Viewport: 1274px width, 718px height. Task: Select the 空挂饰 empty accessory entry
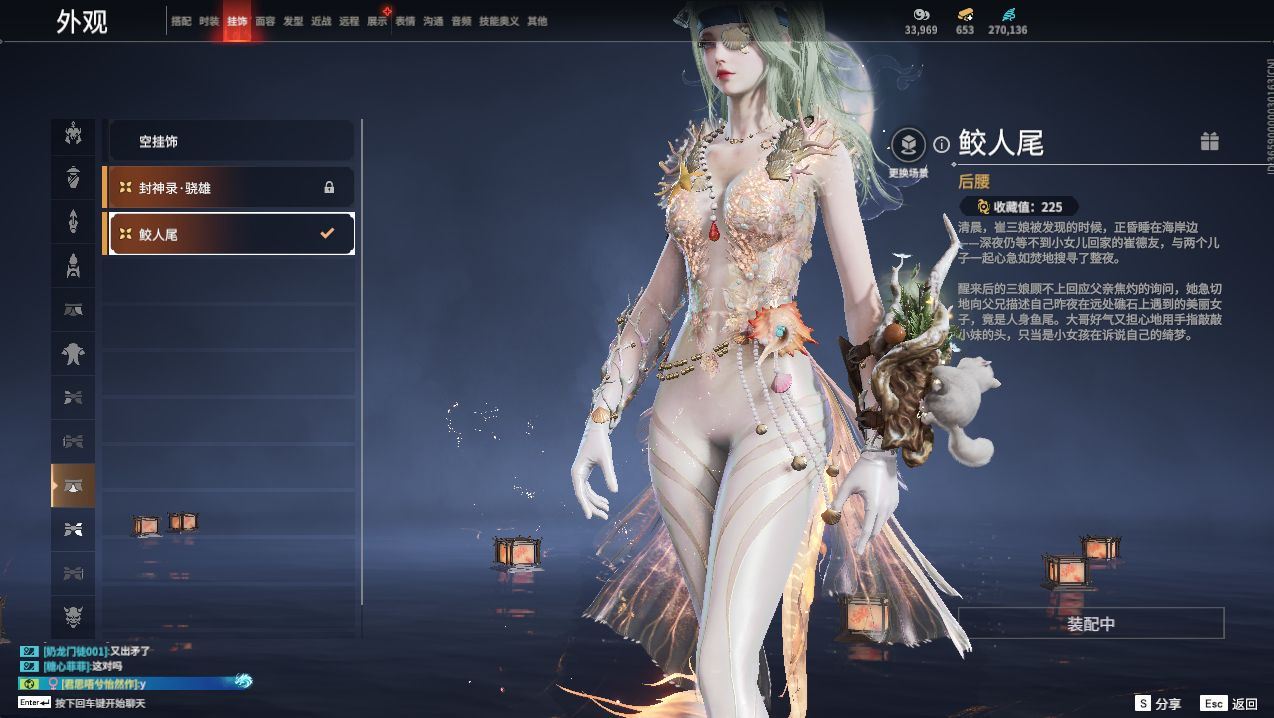tap(230, 142)
